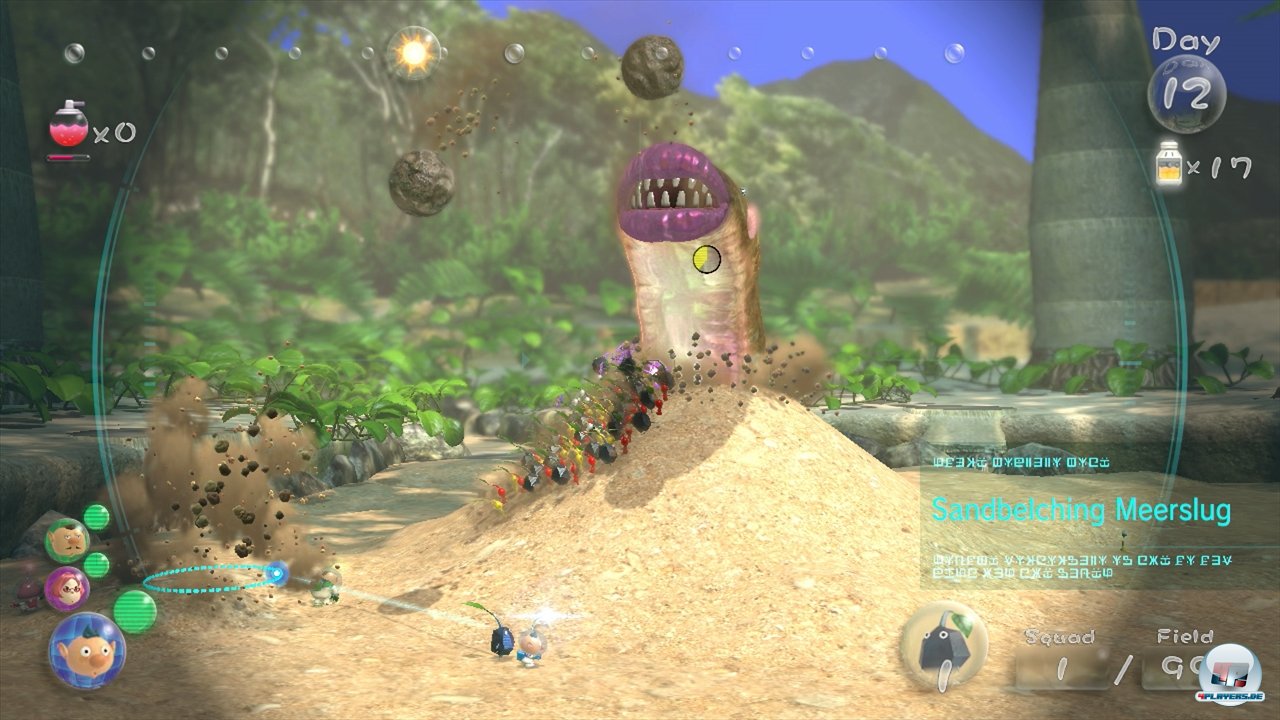Choose Charlie's green leader portrait
This screenshot has height=720, width=1280.
coord(66,540)
